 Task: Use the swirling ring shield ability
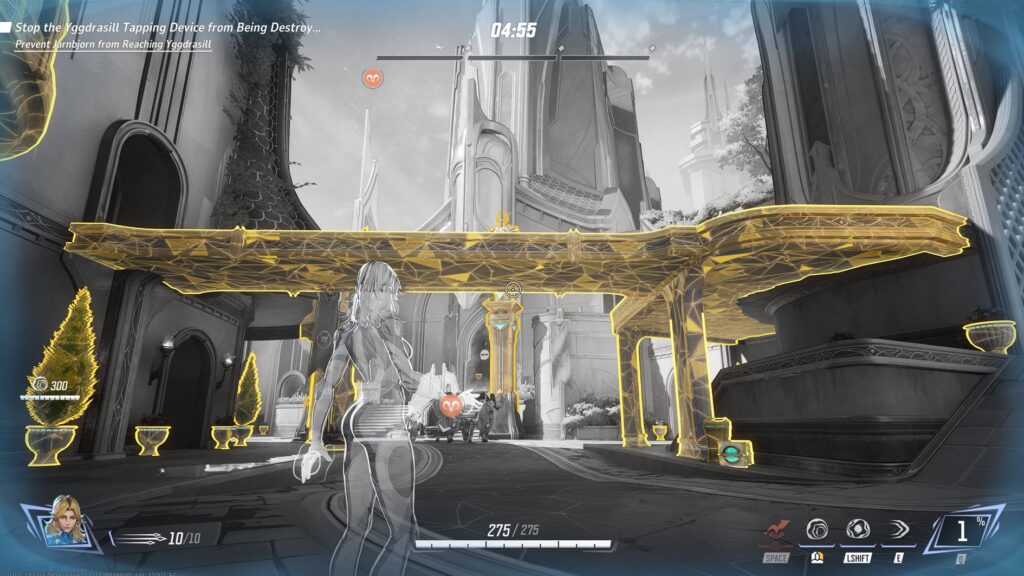817,530
